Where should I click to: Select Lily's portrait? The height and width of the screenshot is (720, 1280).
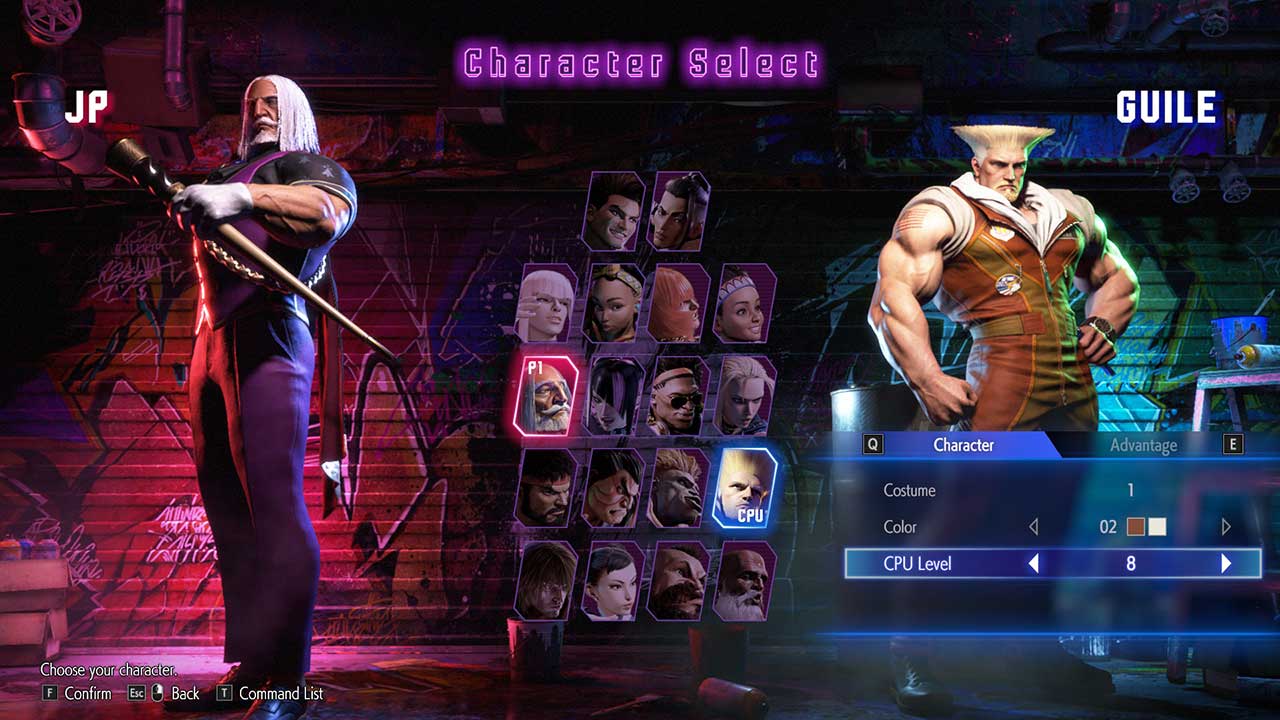(x=744, y=303)
